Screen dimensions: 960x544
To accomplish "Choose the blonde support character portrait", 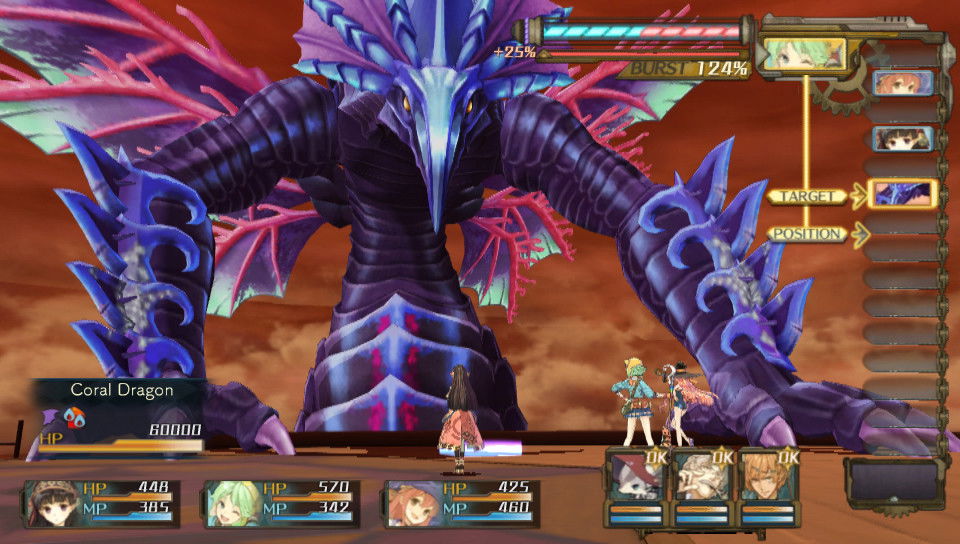I will pos(768,478).
